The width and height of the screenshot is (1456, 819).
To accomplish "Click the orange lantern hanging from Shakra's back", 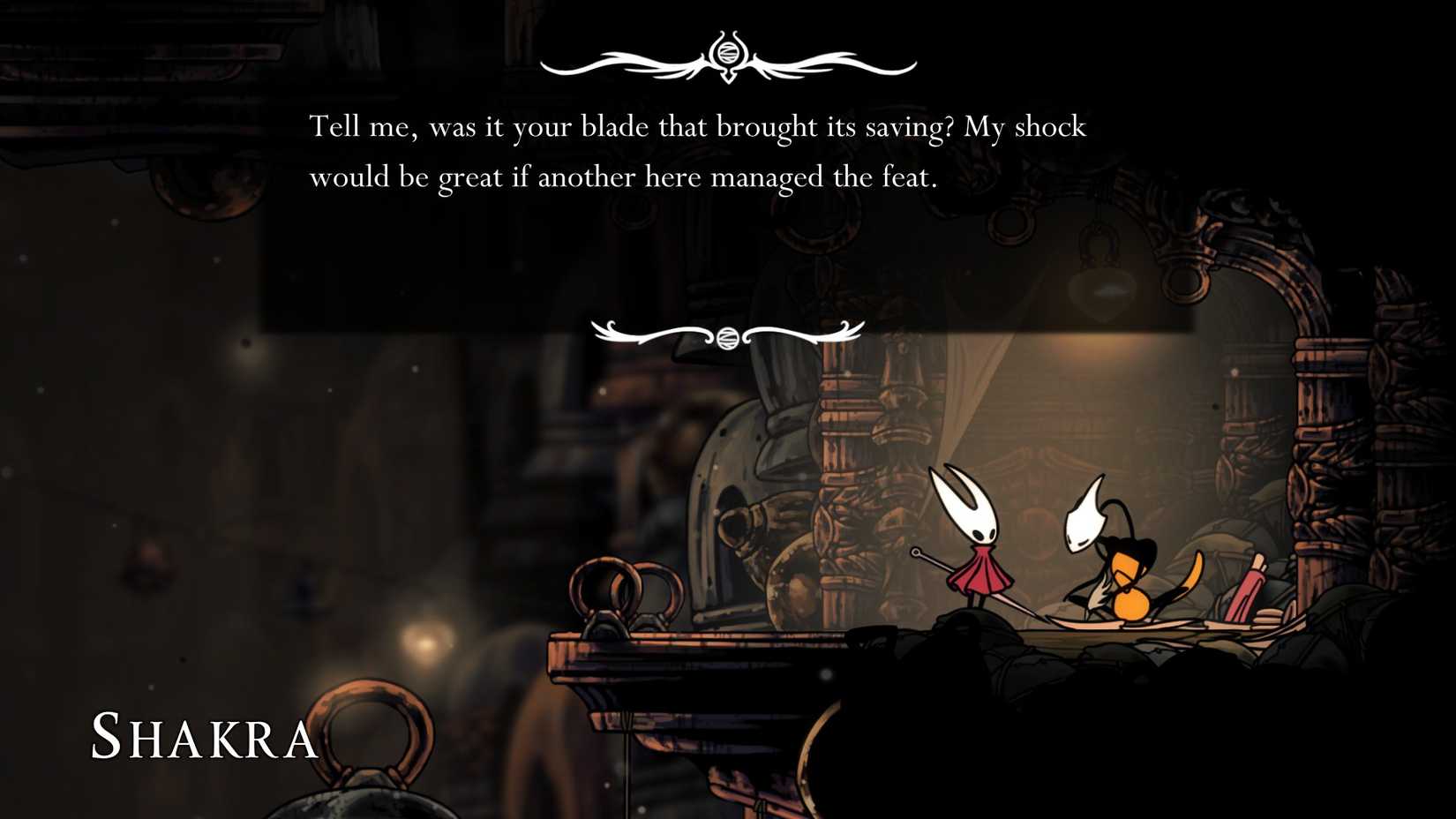I will [x=1130, y=603].
